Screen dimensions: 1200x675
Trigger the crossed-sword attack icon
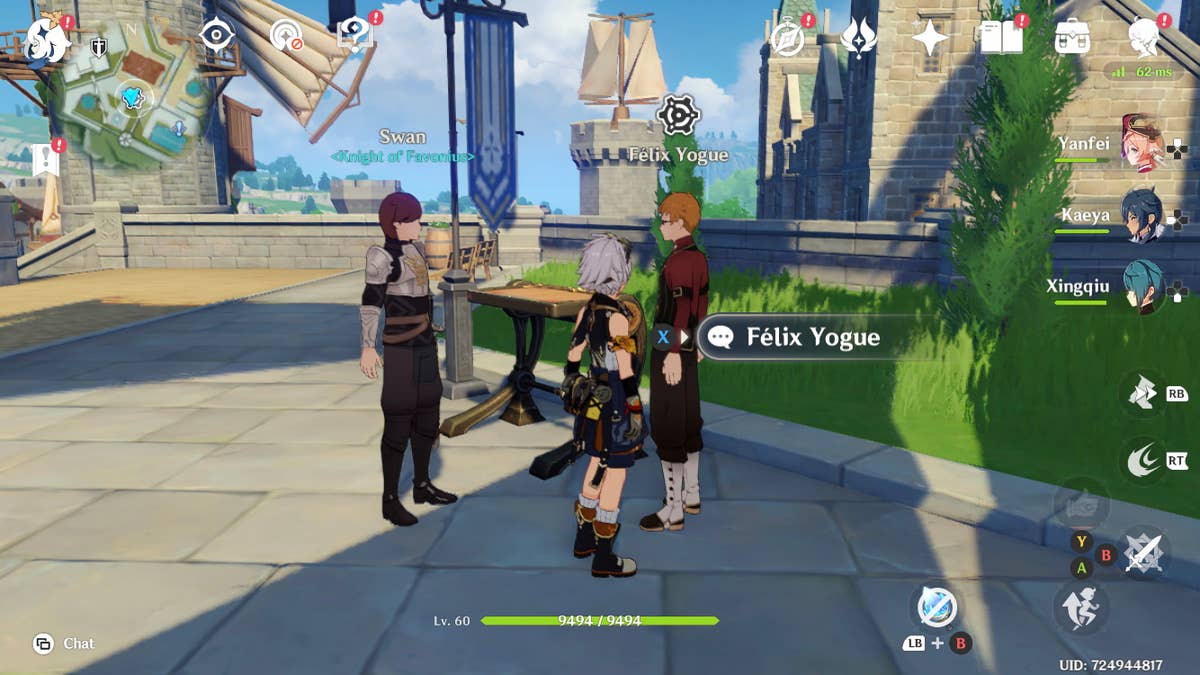tap(1144, 551)
